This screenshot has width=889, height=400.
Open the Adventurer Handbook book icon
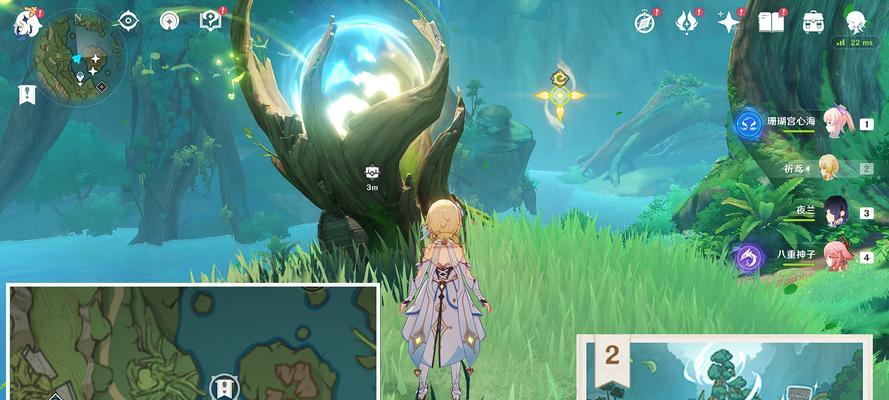[x=770, y=21]
